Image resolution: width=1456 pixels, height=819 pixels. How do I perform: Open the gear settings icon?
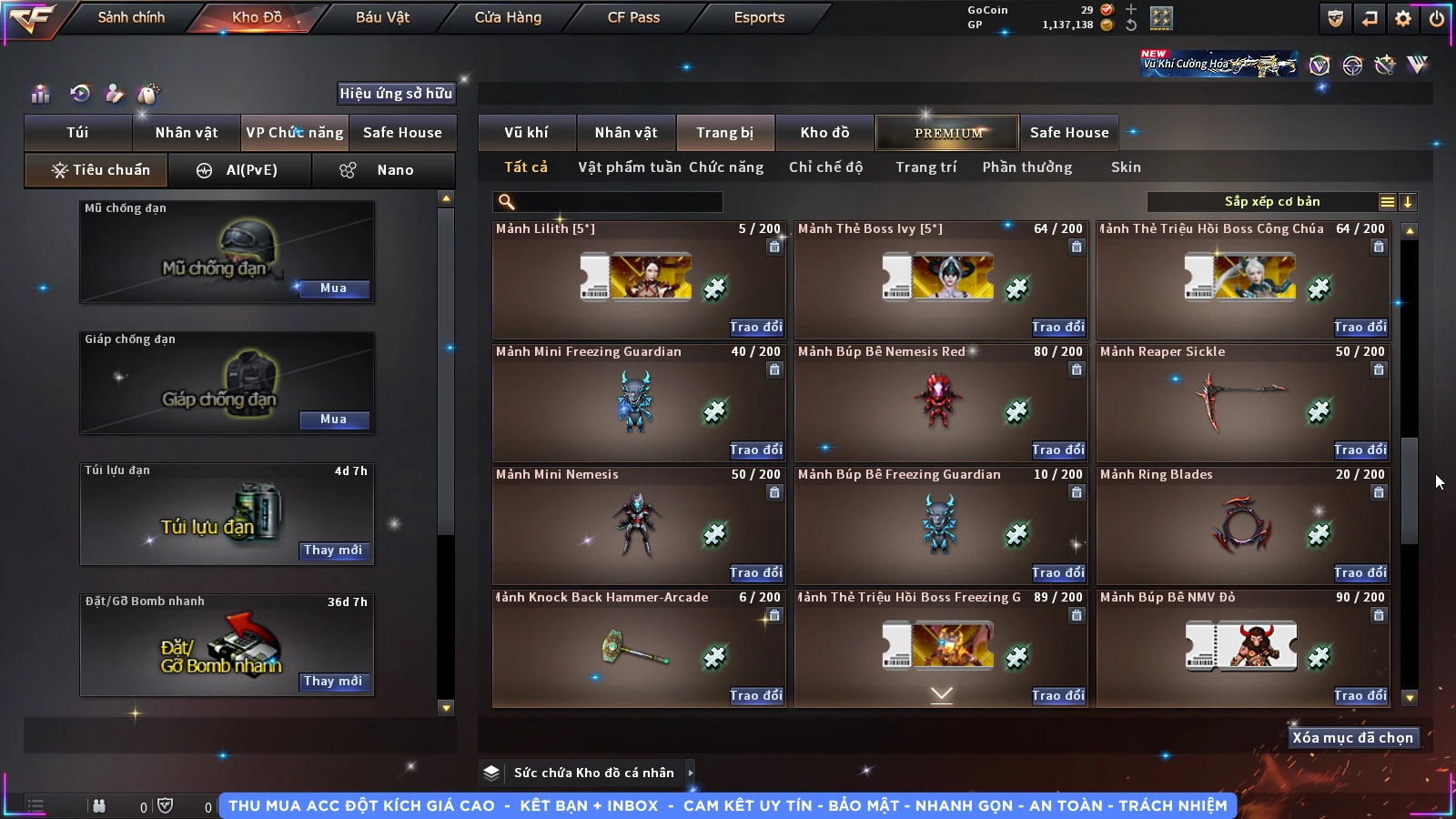[x=1403, y=18]
